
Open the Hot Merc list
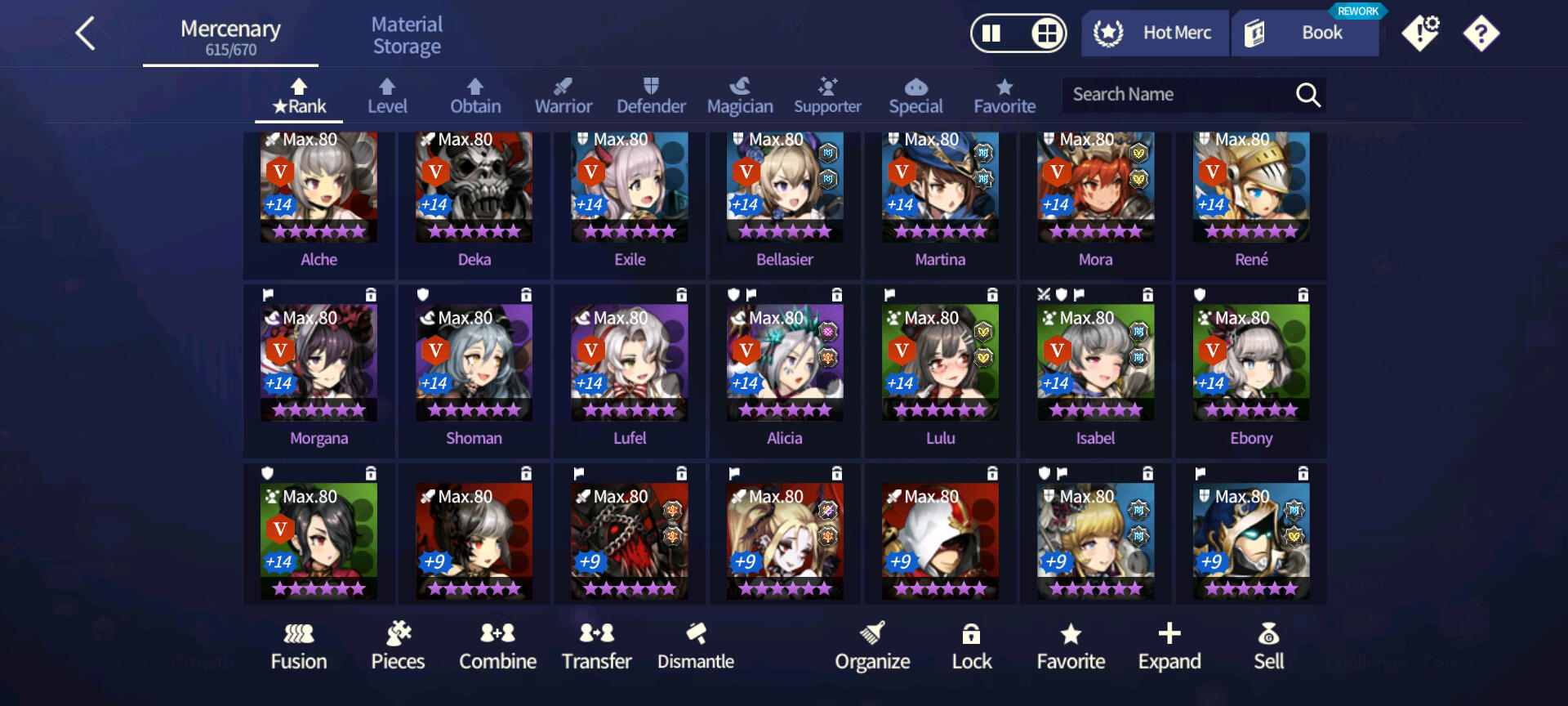[1155, 34]
